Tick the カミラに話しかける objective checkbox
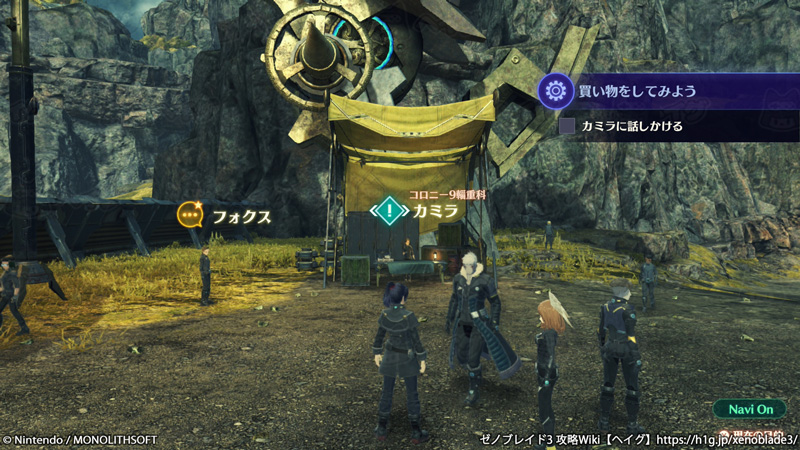 click(x=567, y=126)
